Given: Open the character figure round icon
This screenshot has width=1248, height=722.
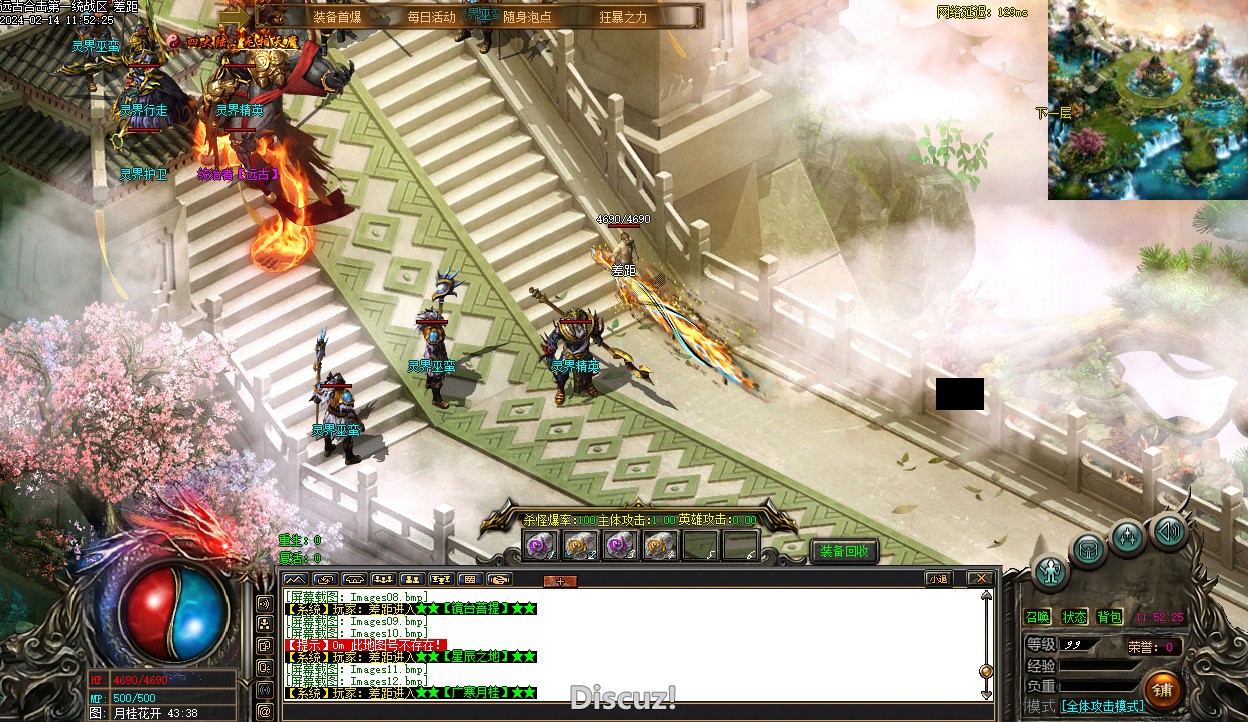Looking at the screenshot, I should pos(1051,571).
